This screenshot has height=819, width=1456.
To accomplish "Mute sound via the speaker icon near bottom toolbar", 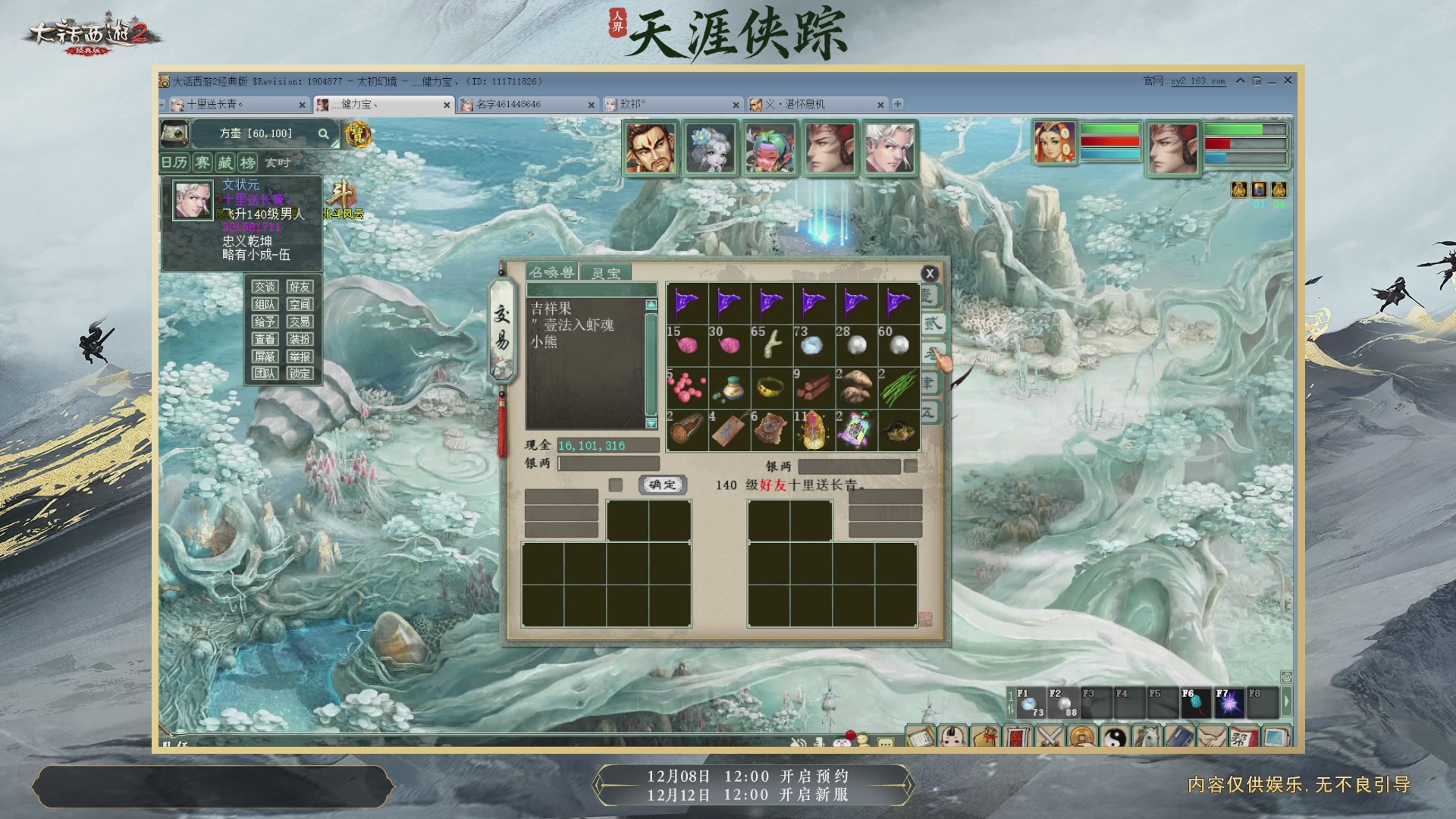I will tap(797, 742).
